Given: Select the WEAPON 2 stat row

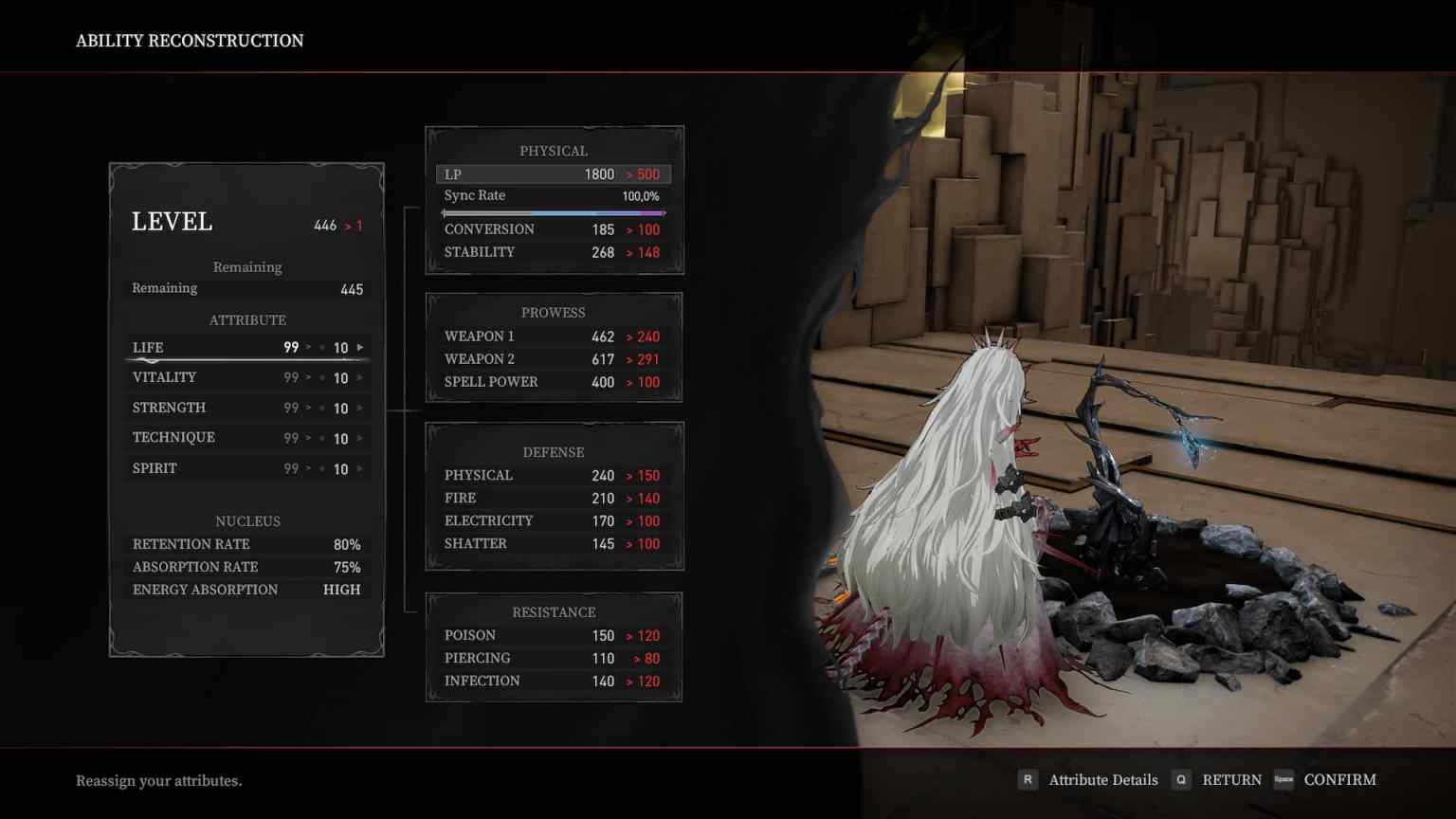Looking at the screenshot, I should [553, 359].
